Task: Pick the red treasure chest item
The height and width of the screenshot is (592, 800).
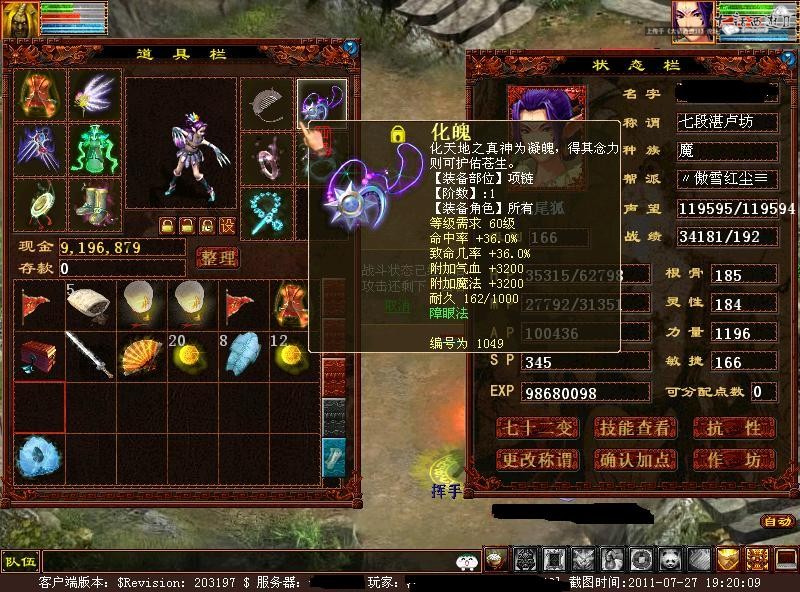Action: point(39,355)
